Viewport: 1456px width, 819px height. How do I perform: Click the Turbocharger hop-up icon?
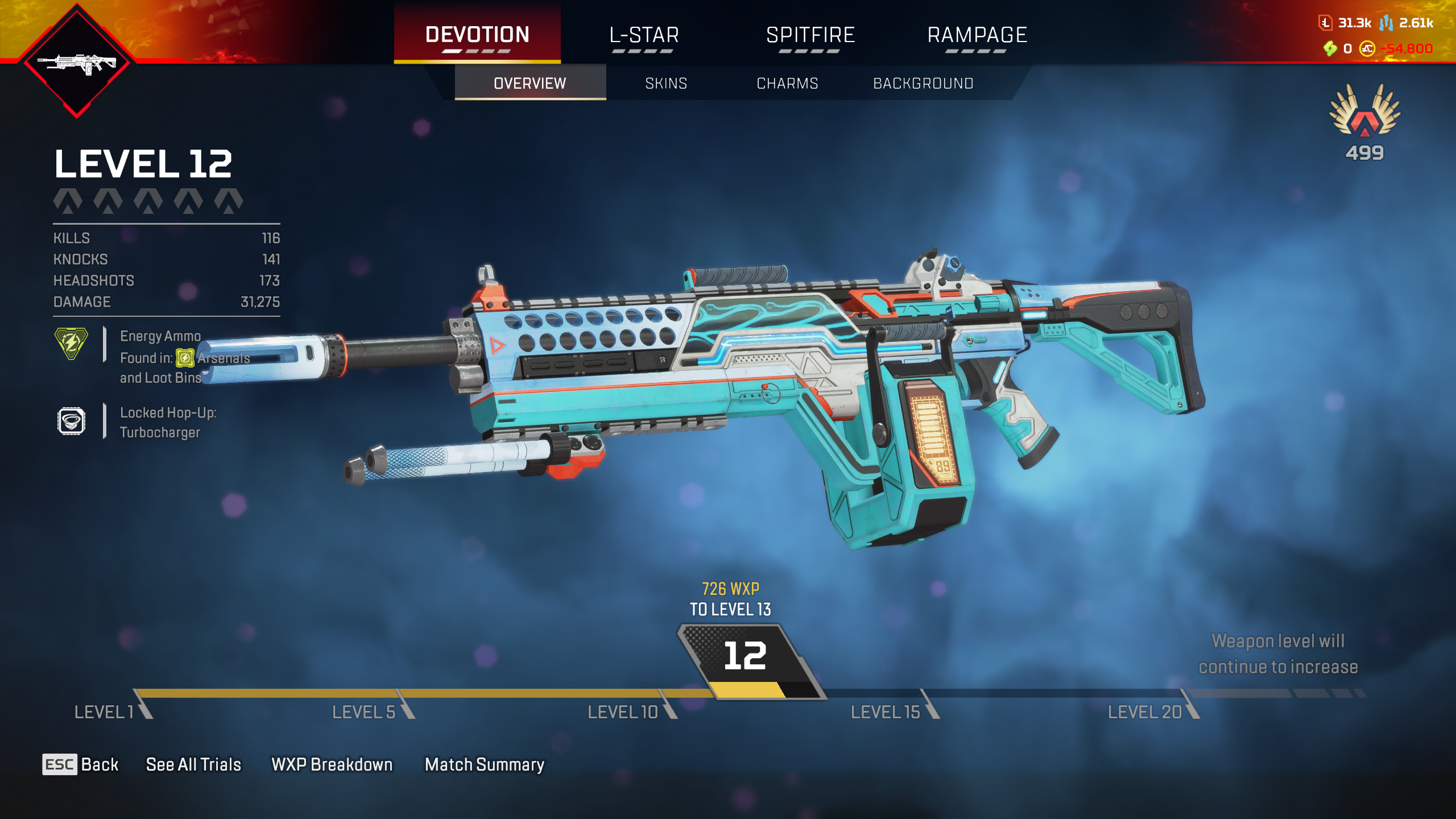pos(71,421)
